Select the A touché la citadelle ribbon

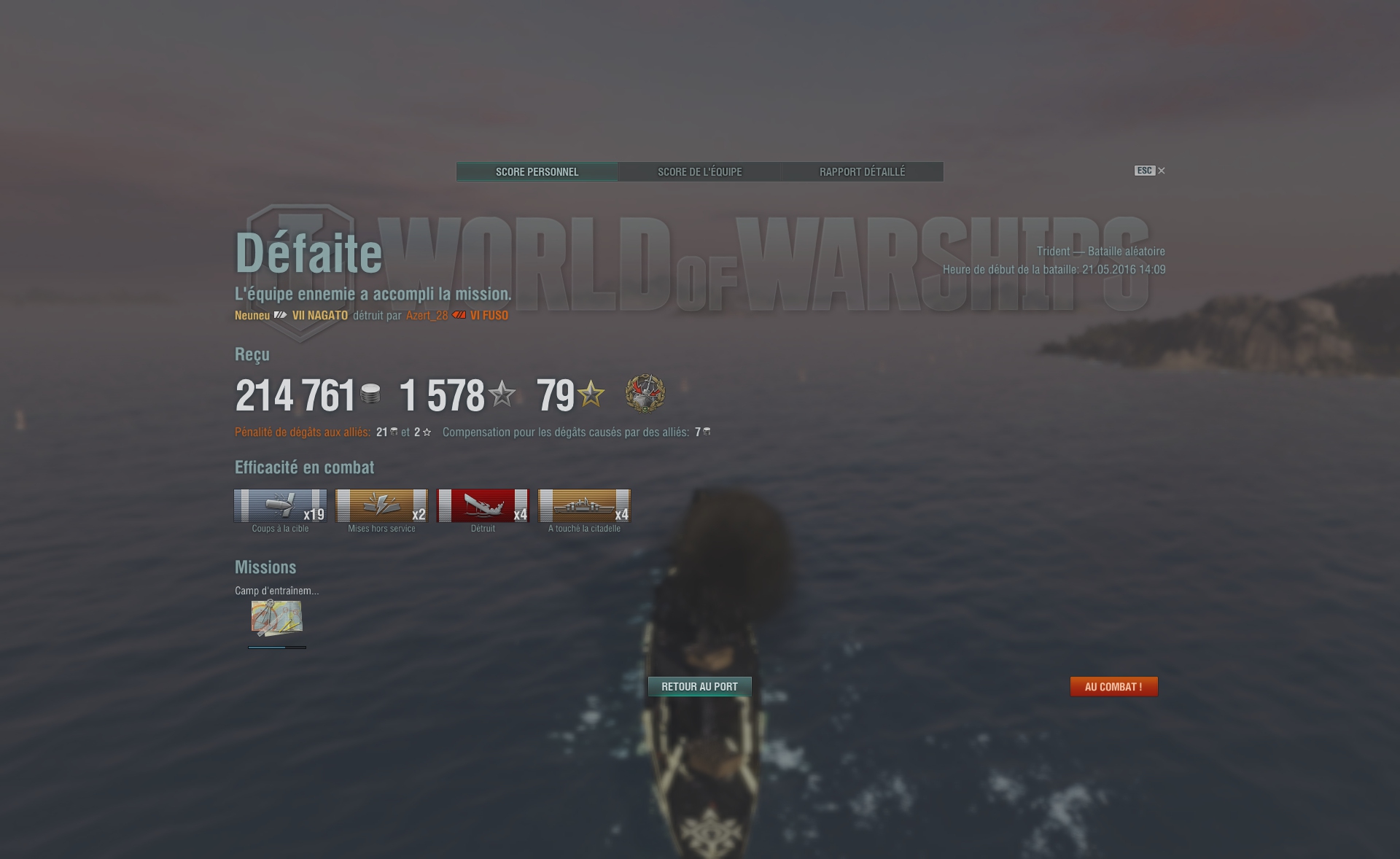pos(584,506)
